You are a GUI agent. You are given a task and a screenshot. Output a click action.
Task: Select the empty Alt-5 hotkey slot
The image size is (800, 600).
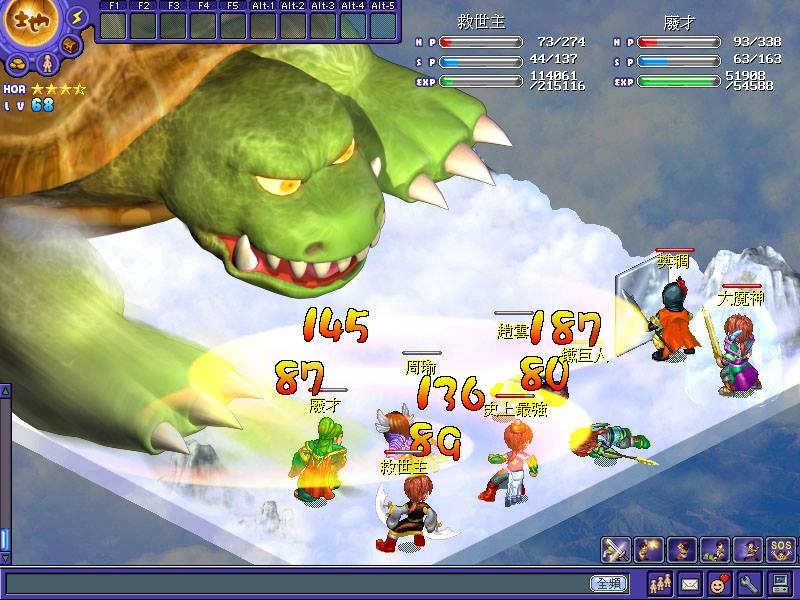point(383,25)
